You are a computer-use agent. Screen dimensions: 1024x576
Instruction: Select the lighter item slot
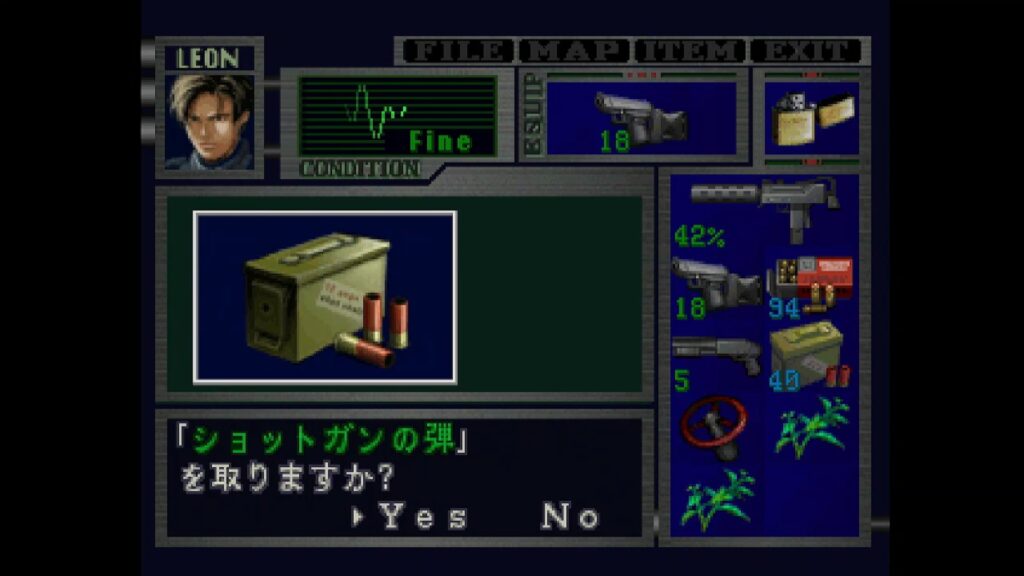tap(810, 119)
